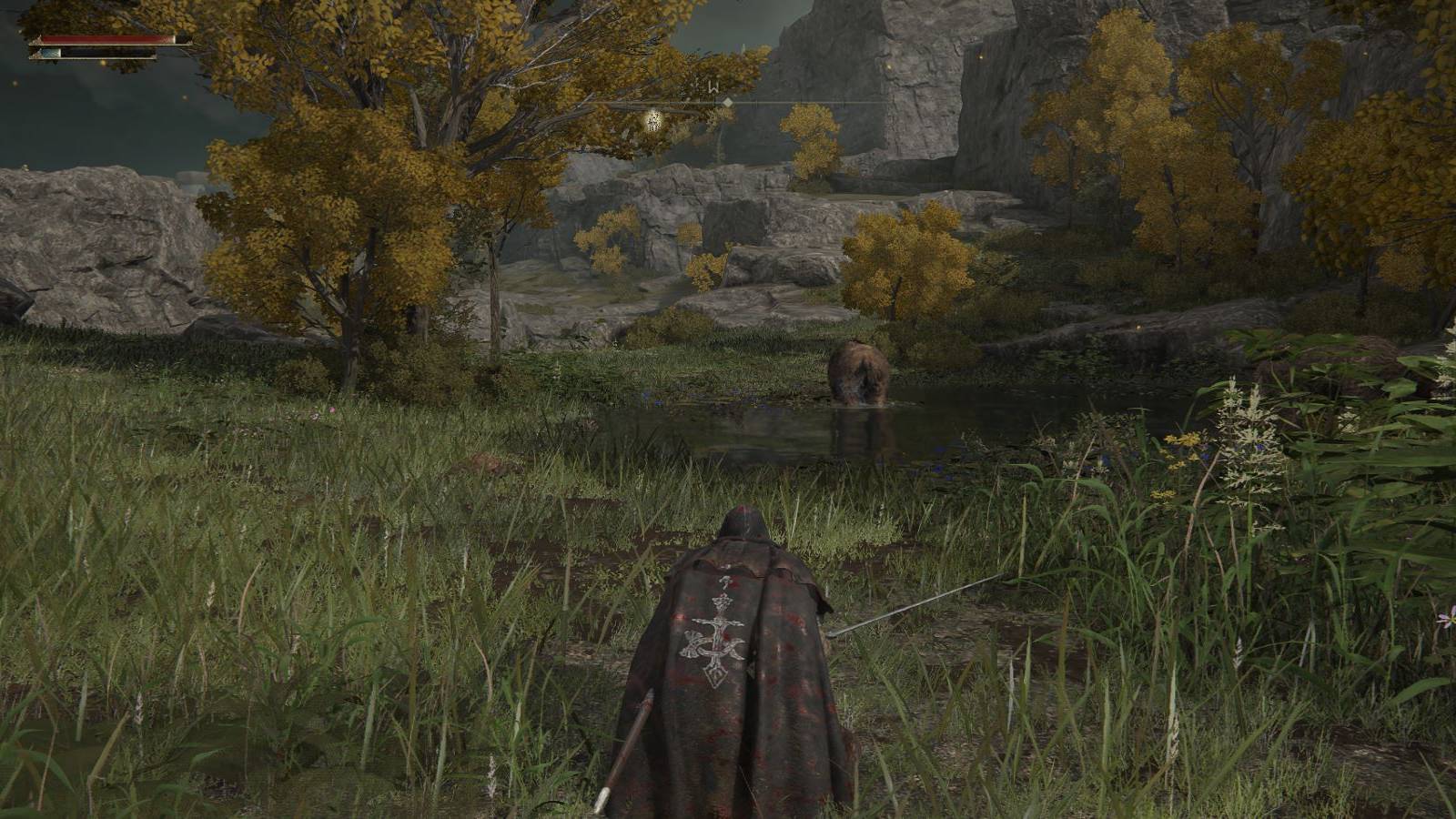Click the diamond objective marker on the compass
1456x819 pixels.
point(728,103)
